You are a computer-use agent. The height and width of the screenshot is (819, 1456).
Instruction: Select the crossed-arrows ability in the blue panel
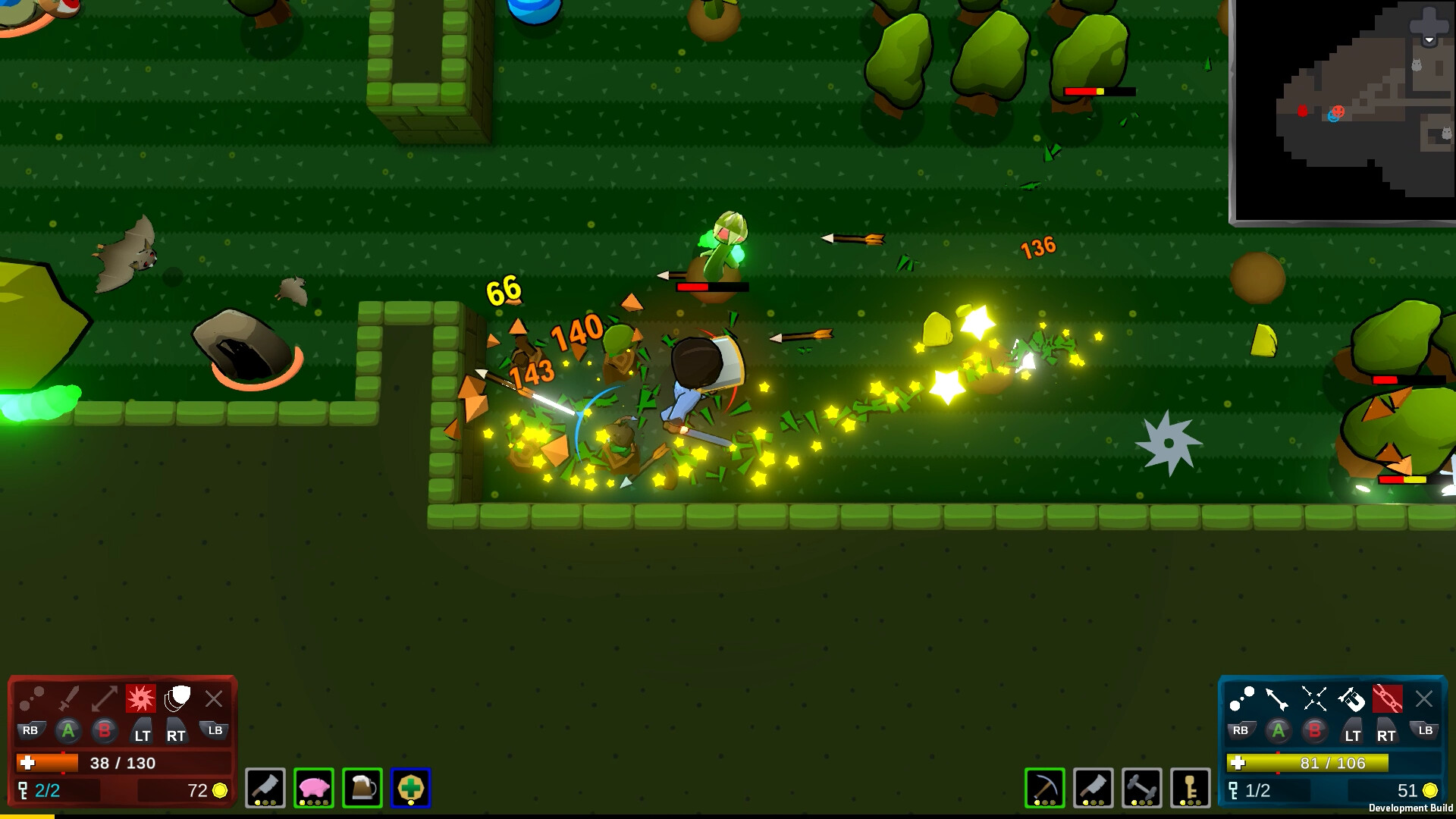coord(1313,697)
